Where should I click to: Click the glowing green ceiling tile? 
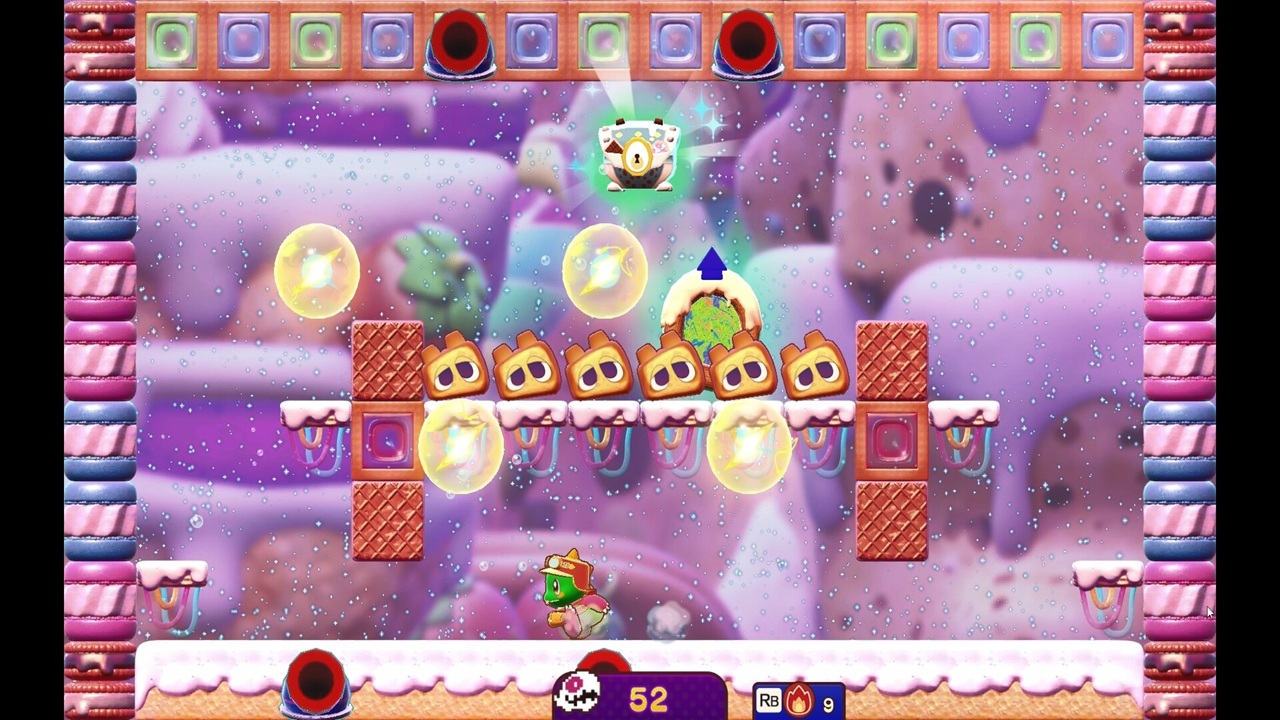604,40
